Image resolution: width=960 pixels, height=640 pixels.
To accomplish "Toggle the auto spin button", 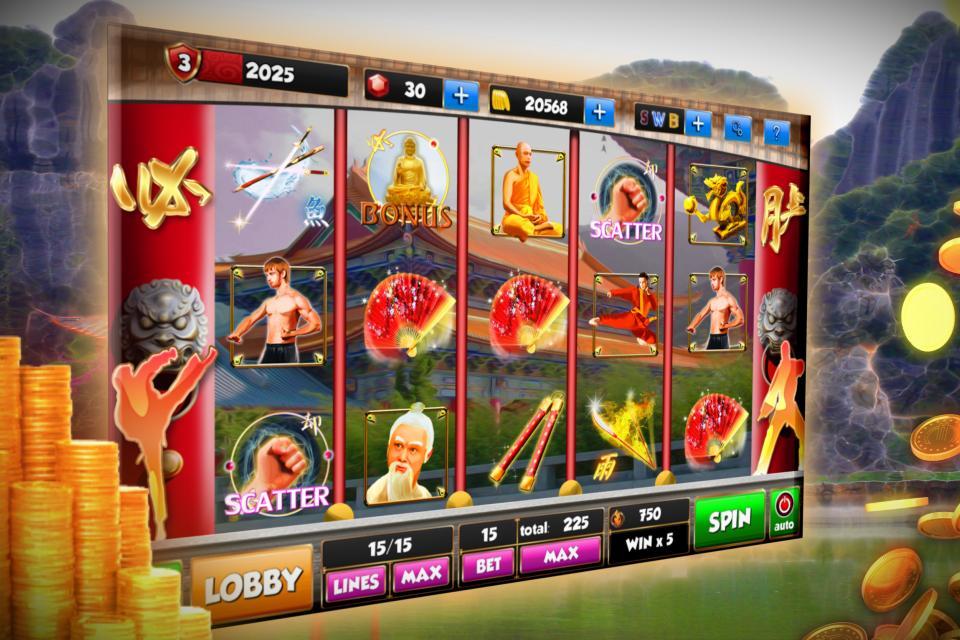I will point(783,512).
